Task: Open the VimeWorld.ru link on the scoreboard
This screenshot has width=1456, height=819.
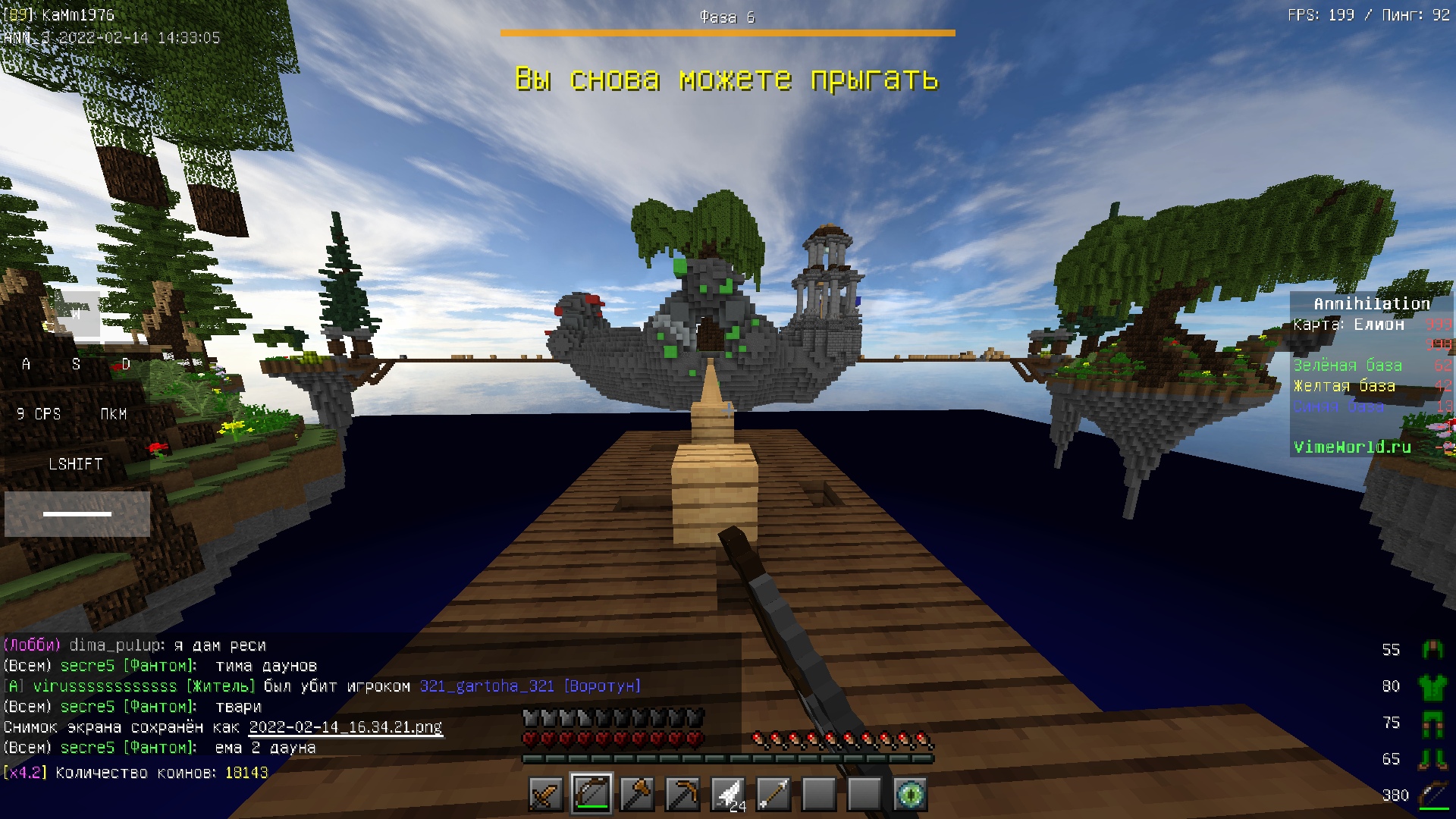Action: 1353,447
